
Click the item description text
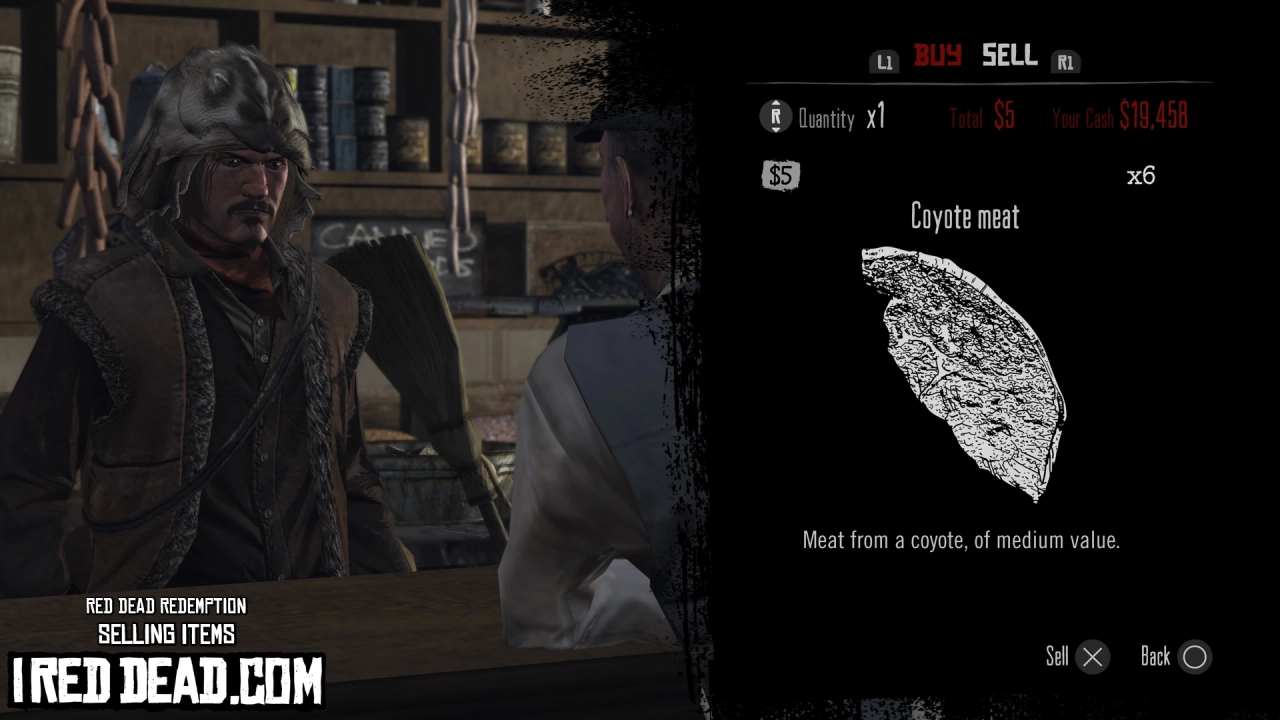(965, 540)
